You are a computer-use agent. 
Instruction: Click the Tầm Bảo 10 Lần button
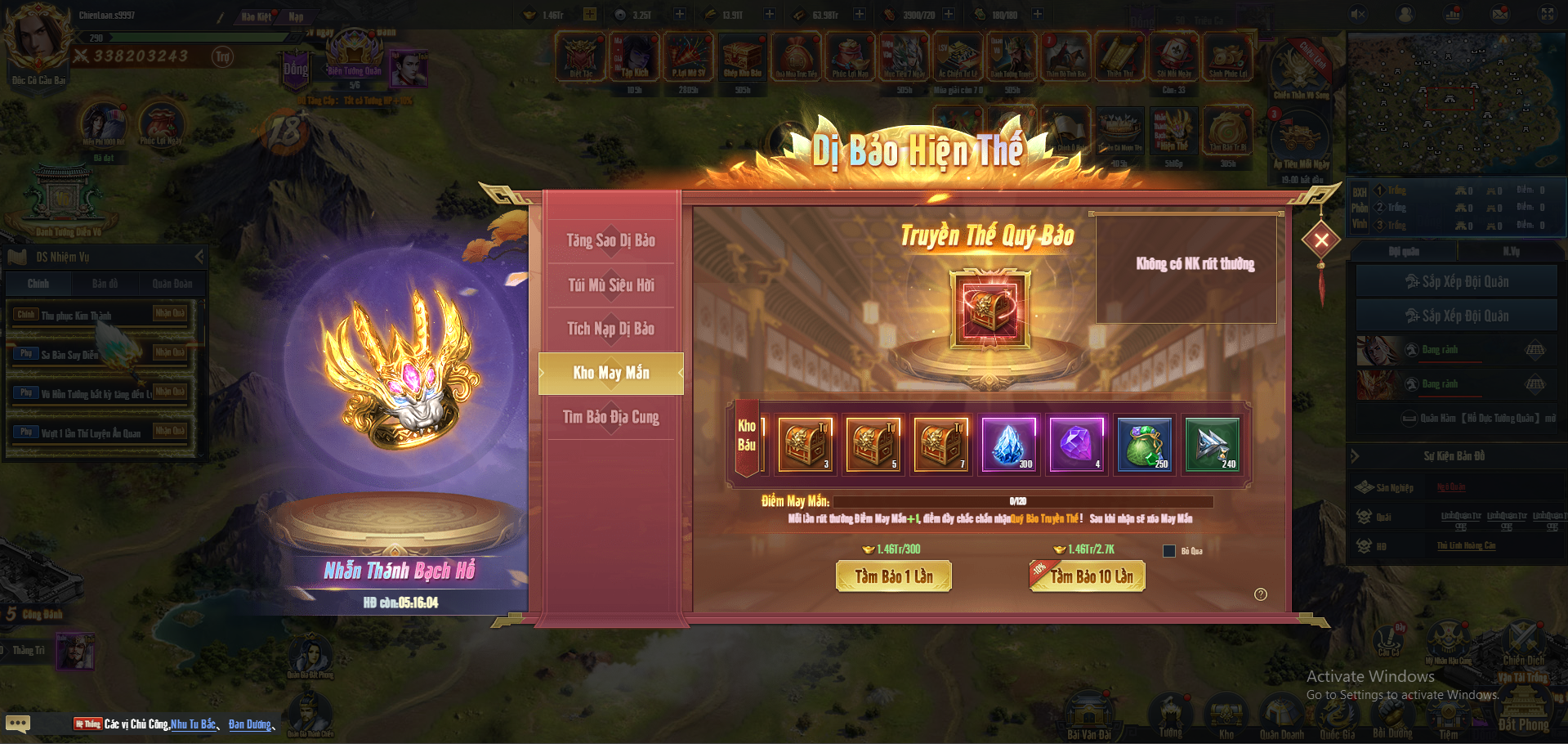tap(1090, 576)
